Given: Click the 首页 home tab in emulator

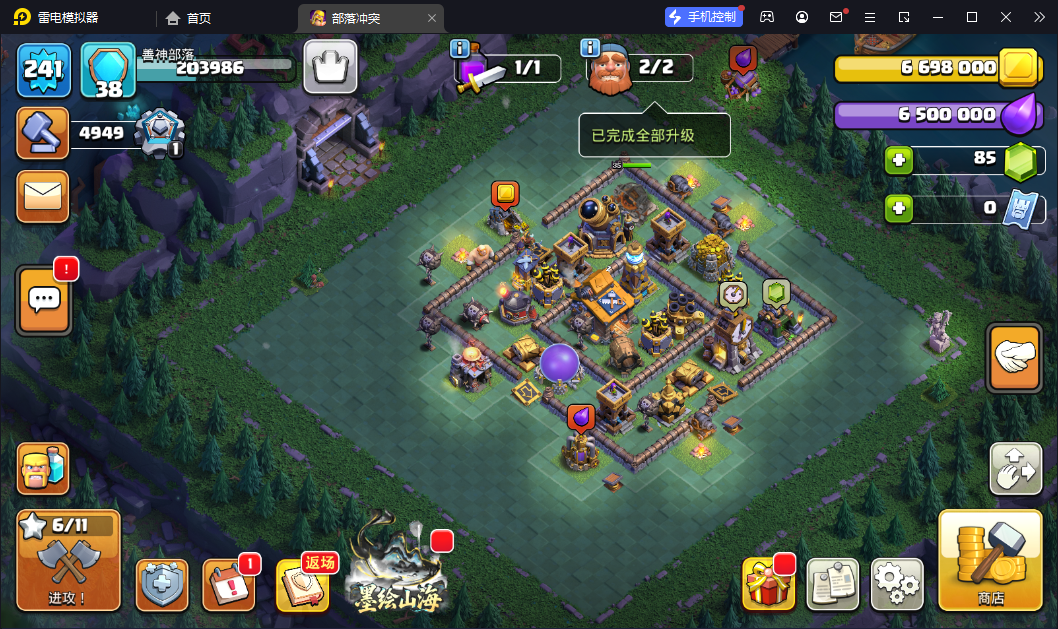Looking at the screenshot, I should pos(189,18).
